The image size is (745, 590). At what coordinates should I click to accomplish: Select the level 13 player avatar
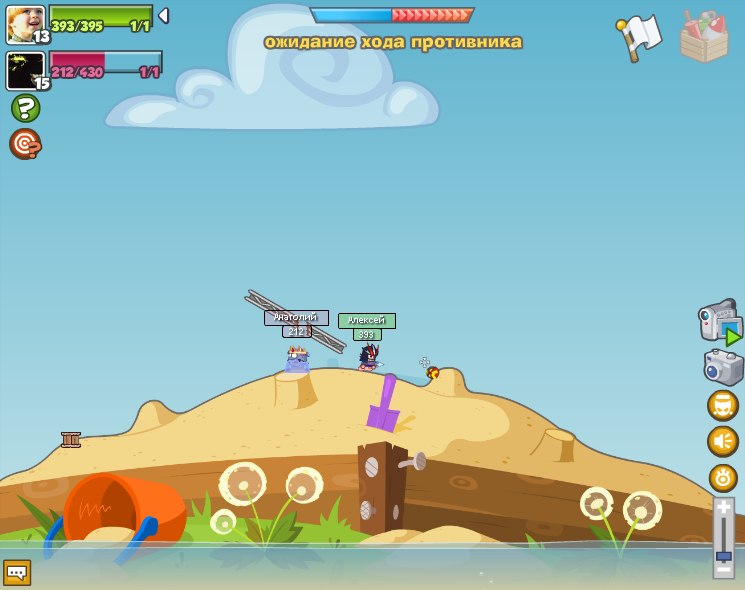click(x=25, y=24)
